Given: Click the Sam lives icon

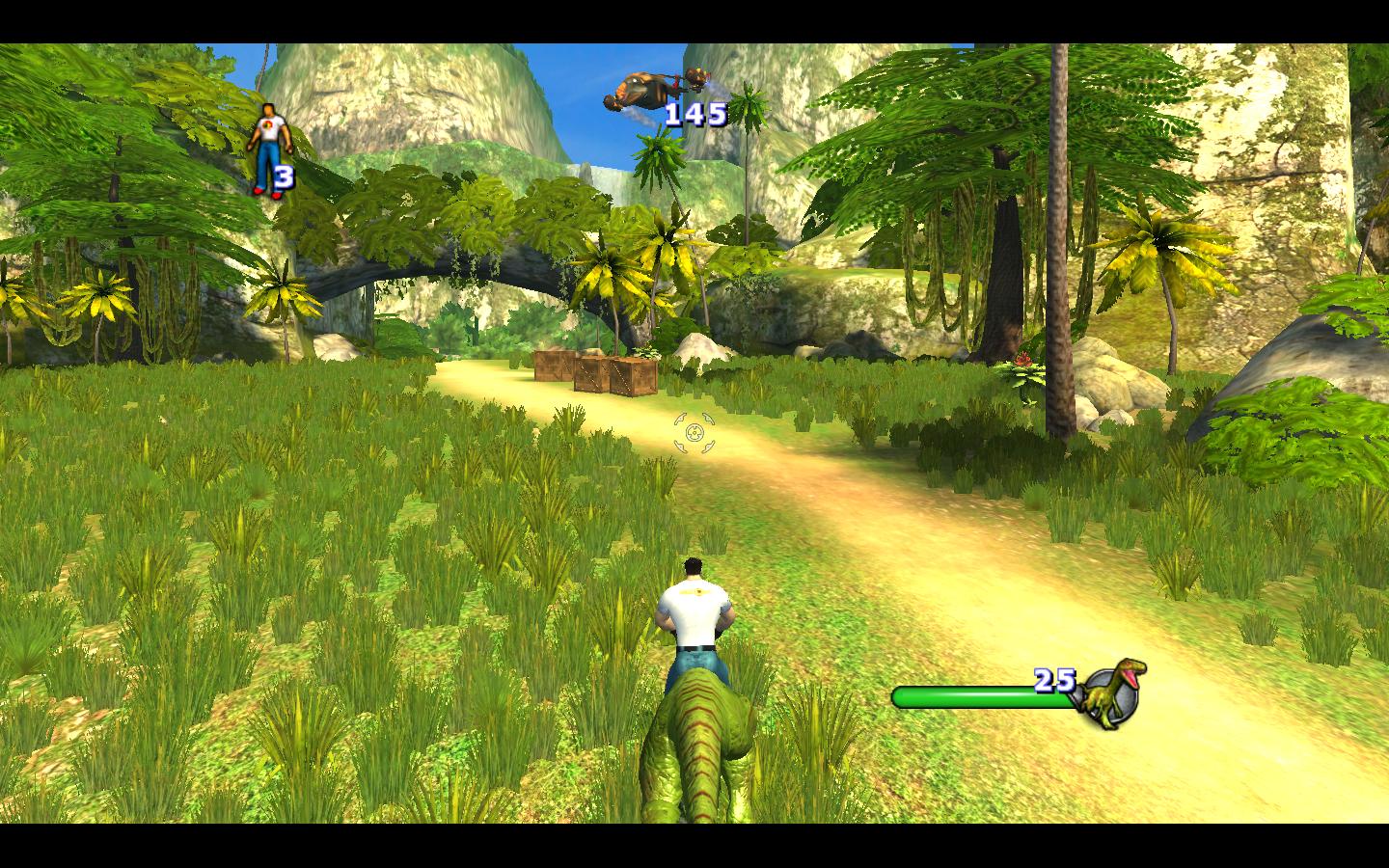Looking at the screenshot, I should (x=265, y=149).
